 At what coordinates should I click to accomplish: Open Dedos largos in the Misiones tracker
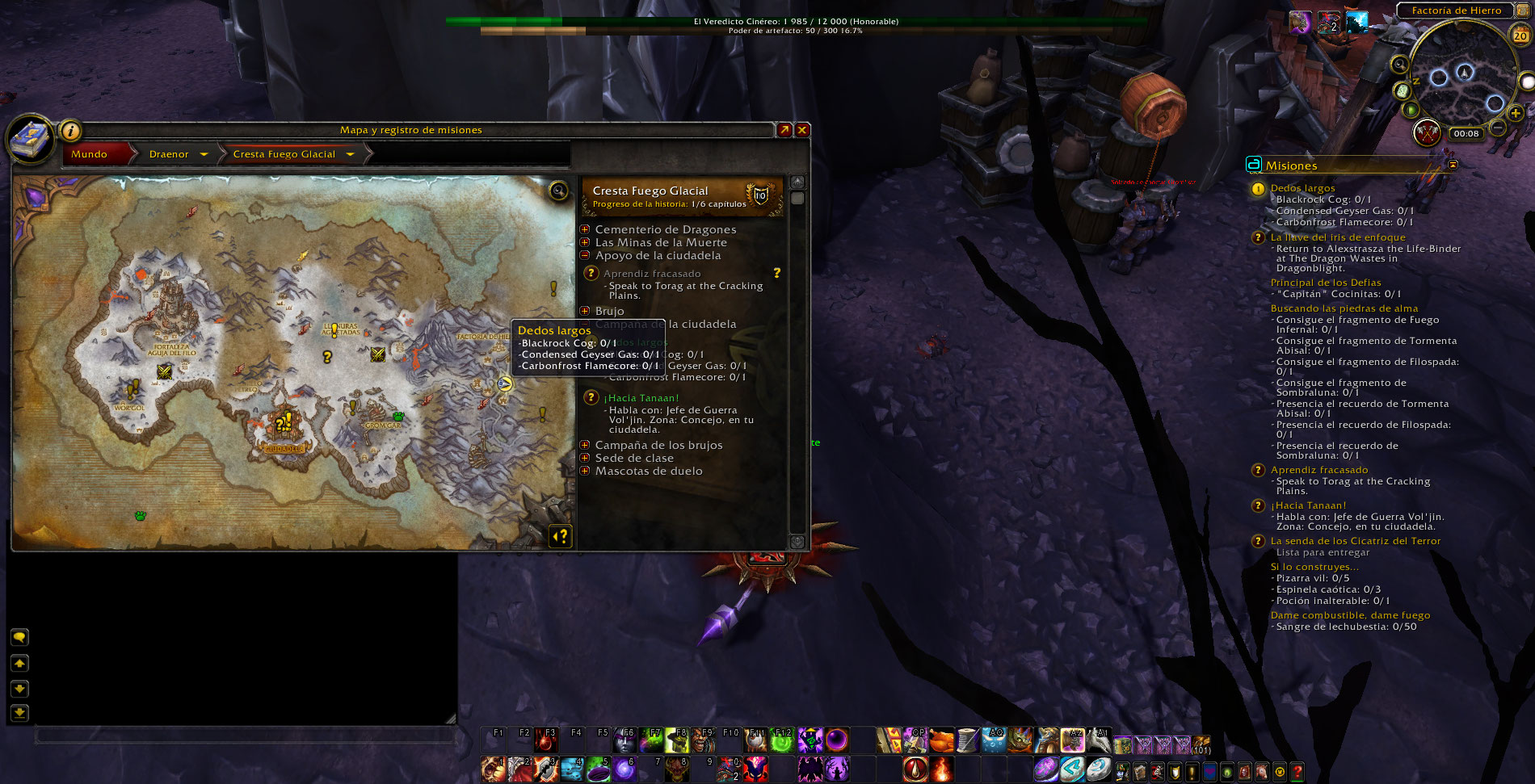pyautogui.click(x=1302, y=188)
